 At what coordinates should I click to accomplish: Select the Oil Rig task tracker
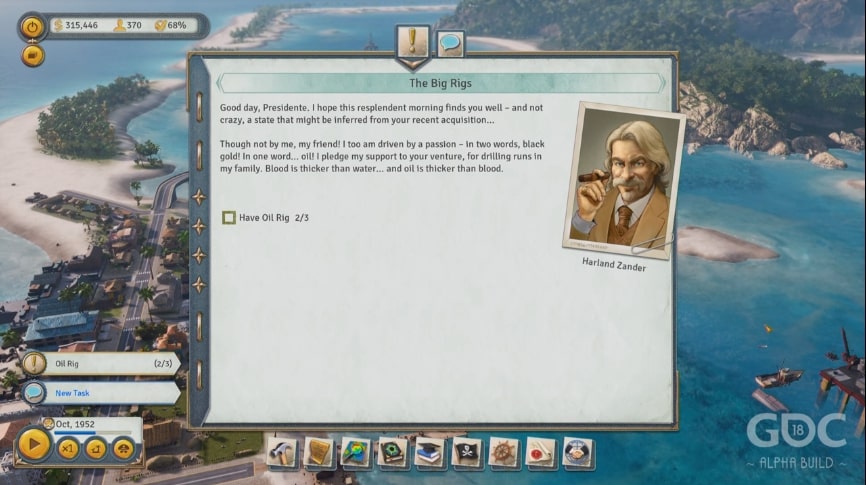tap(98, 364)
